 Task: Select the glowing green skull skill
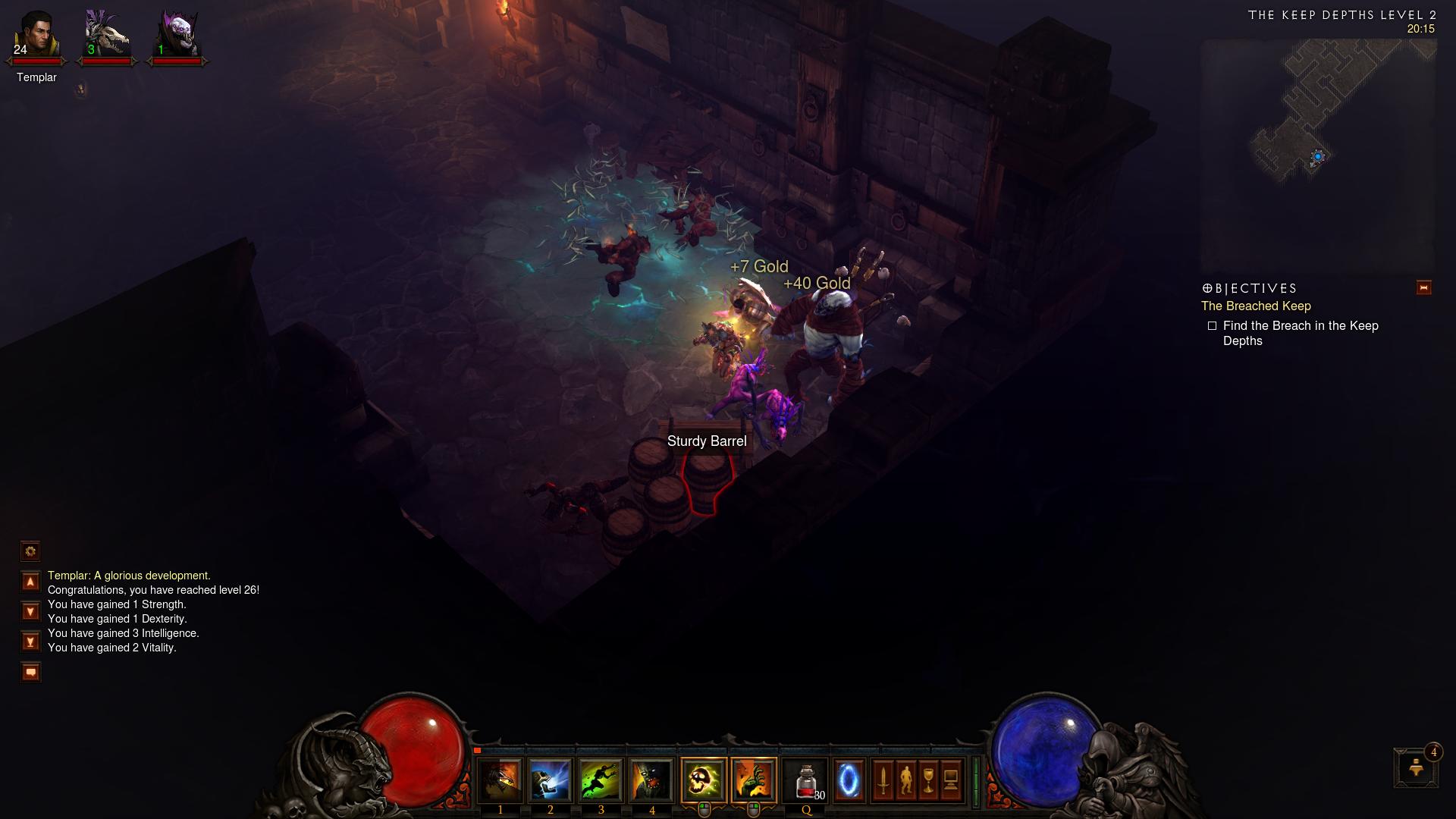coord(703,780)
